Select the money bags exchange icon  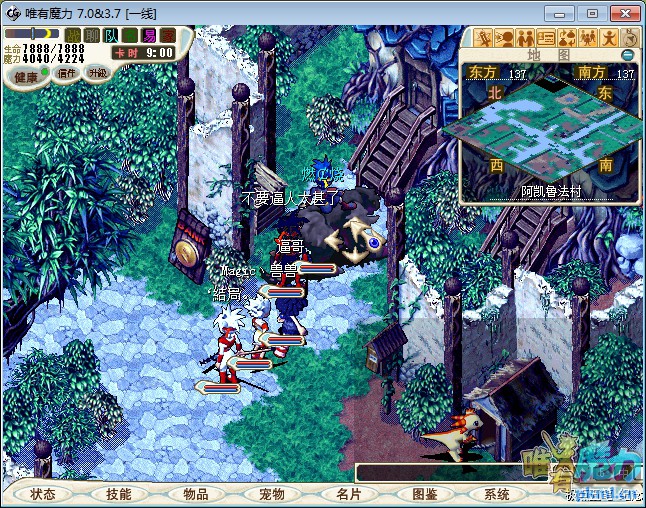566,38
